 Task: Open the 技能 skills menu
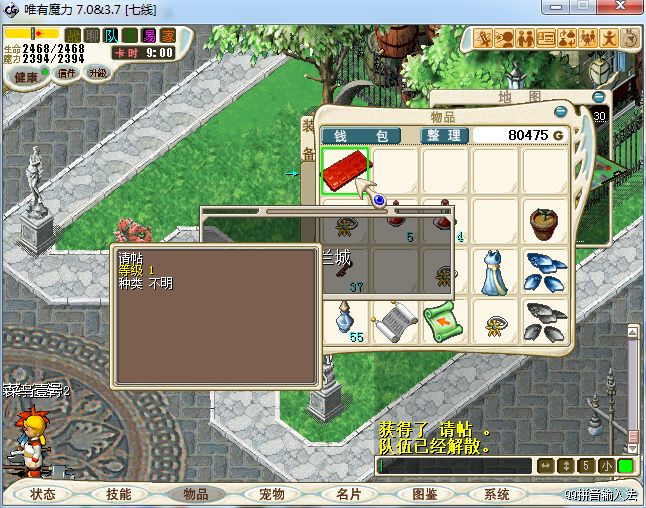click(x=119, y=494)
